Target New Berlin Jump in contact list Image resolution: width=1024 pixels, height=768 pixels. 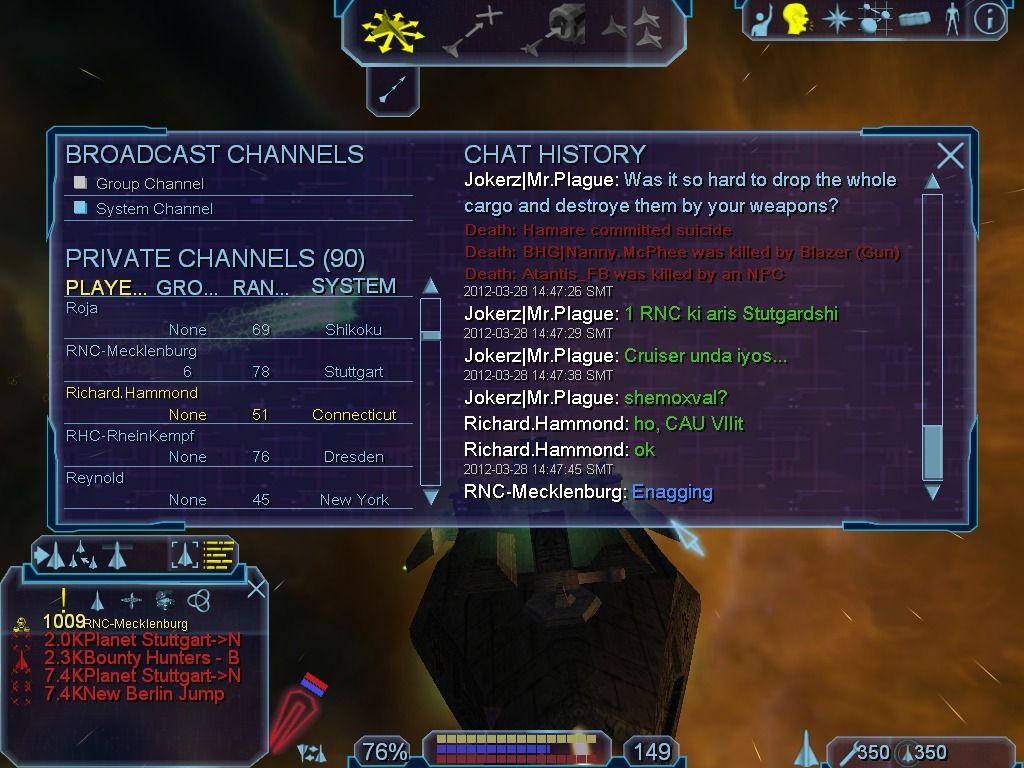click(x=134, y=694)
